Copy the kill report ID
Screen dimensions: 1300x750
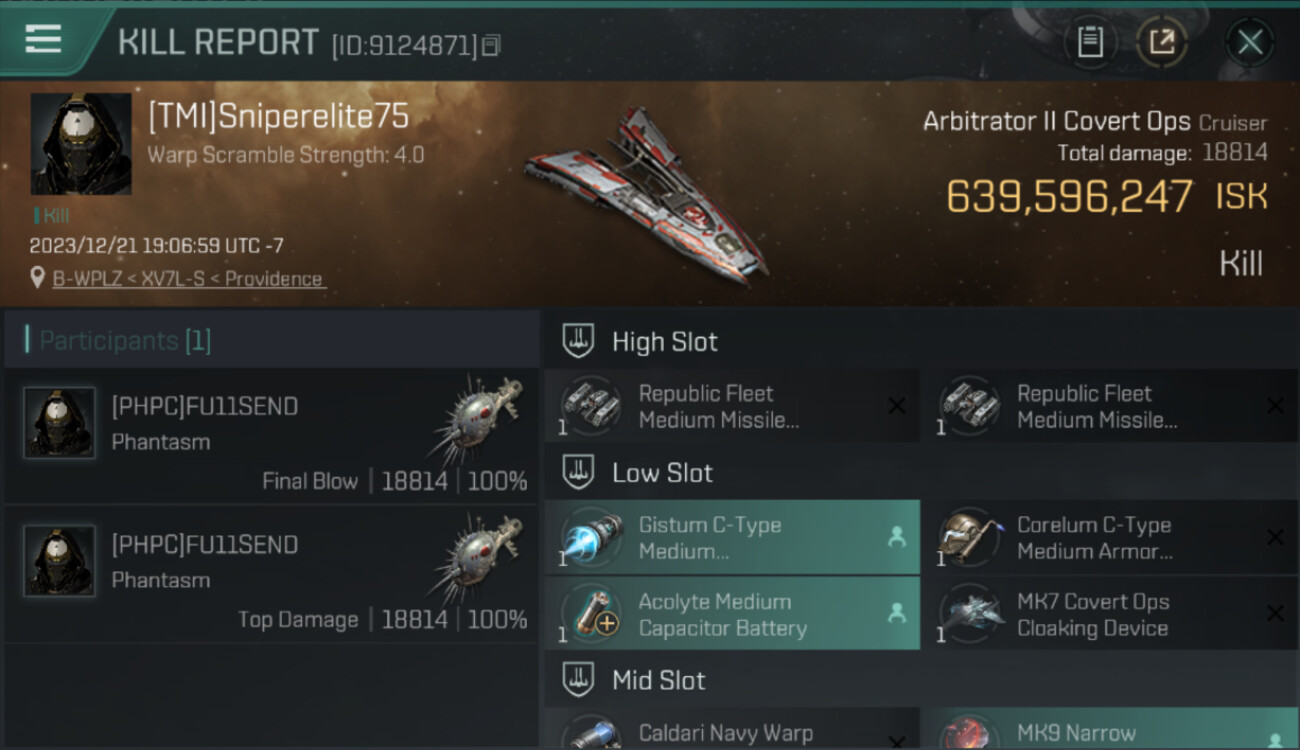[490, 45]
